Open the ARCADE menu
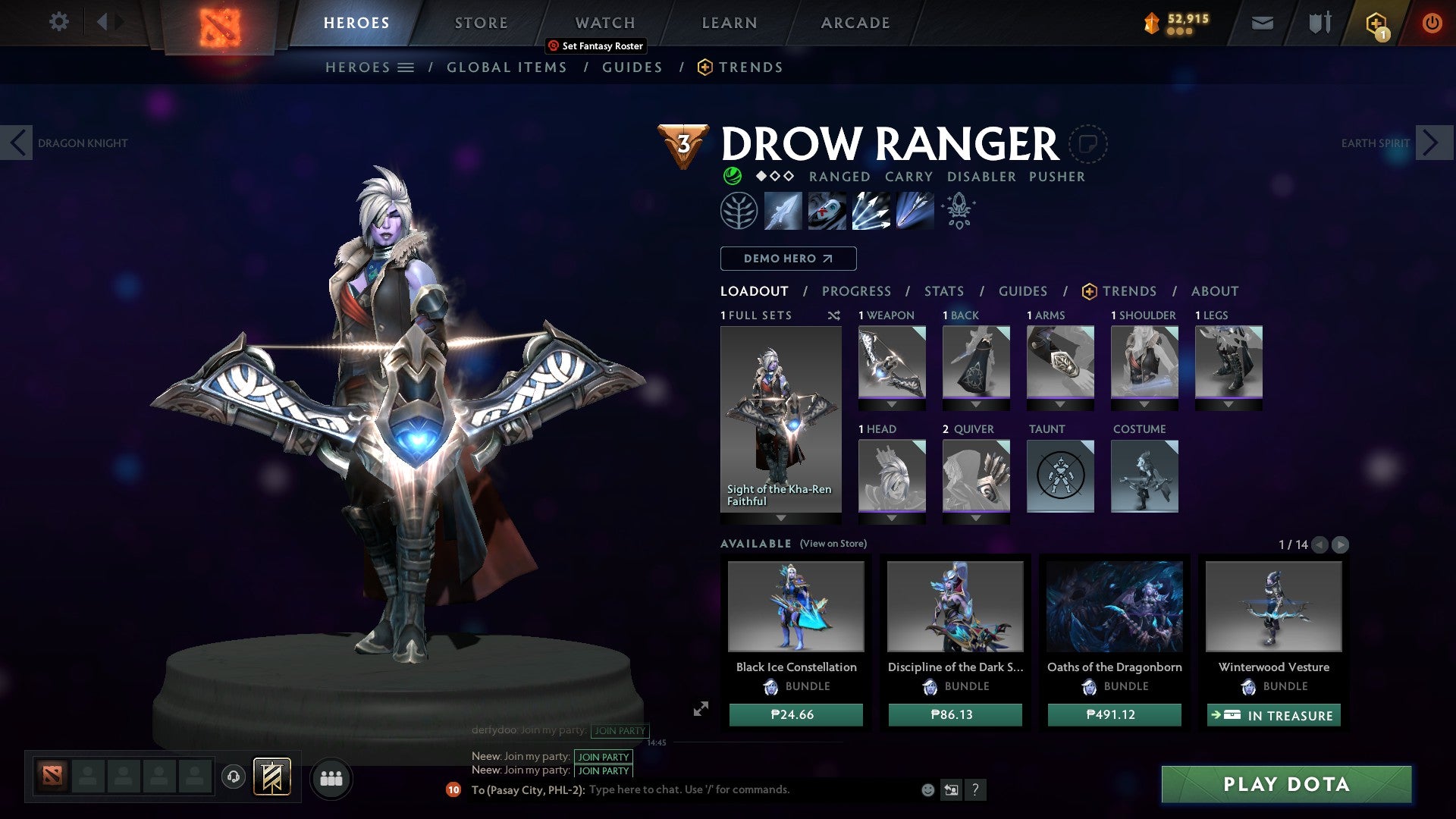This screenshot has width=1456, height=819. [855, 22]
